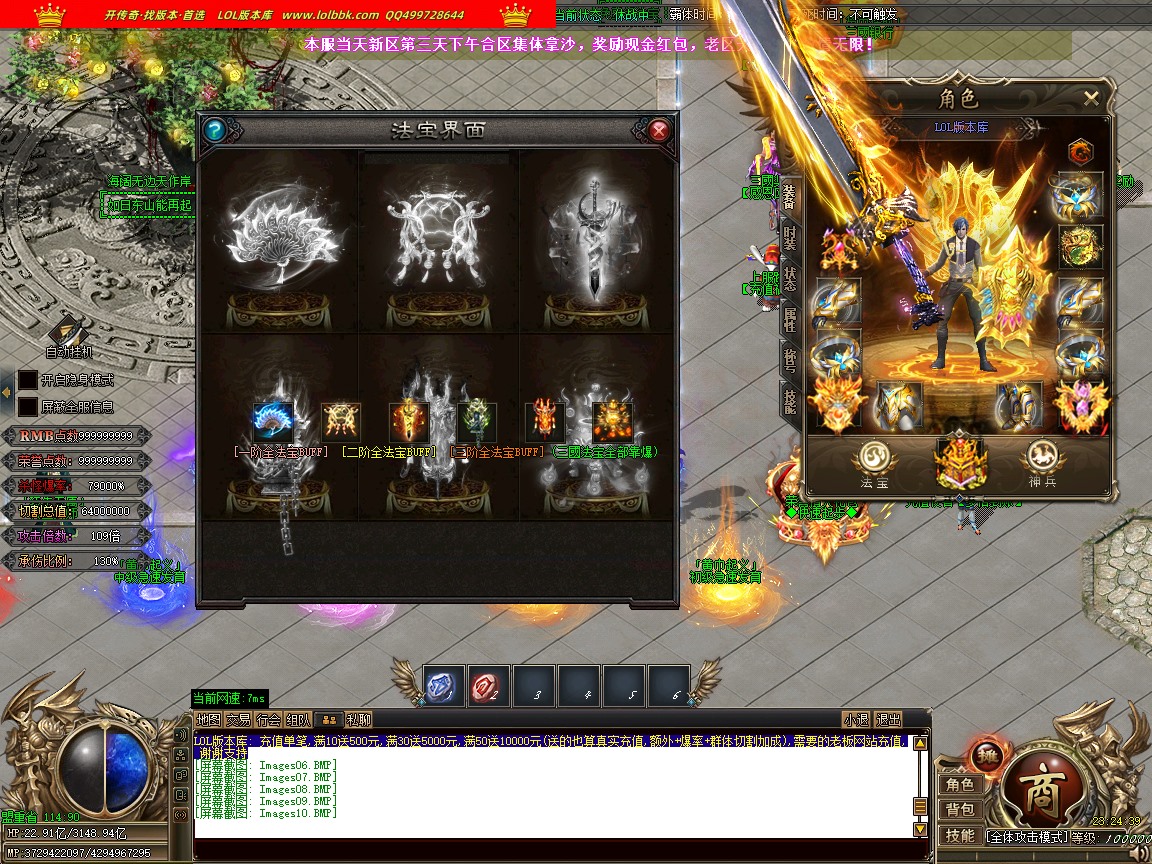Open the 属性 attributes tab
This screenshot has width=1152, height=864.
point(790,320)
